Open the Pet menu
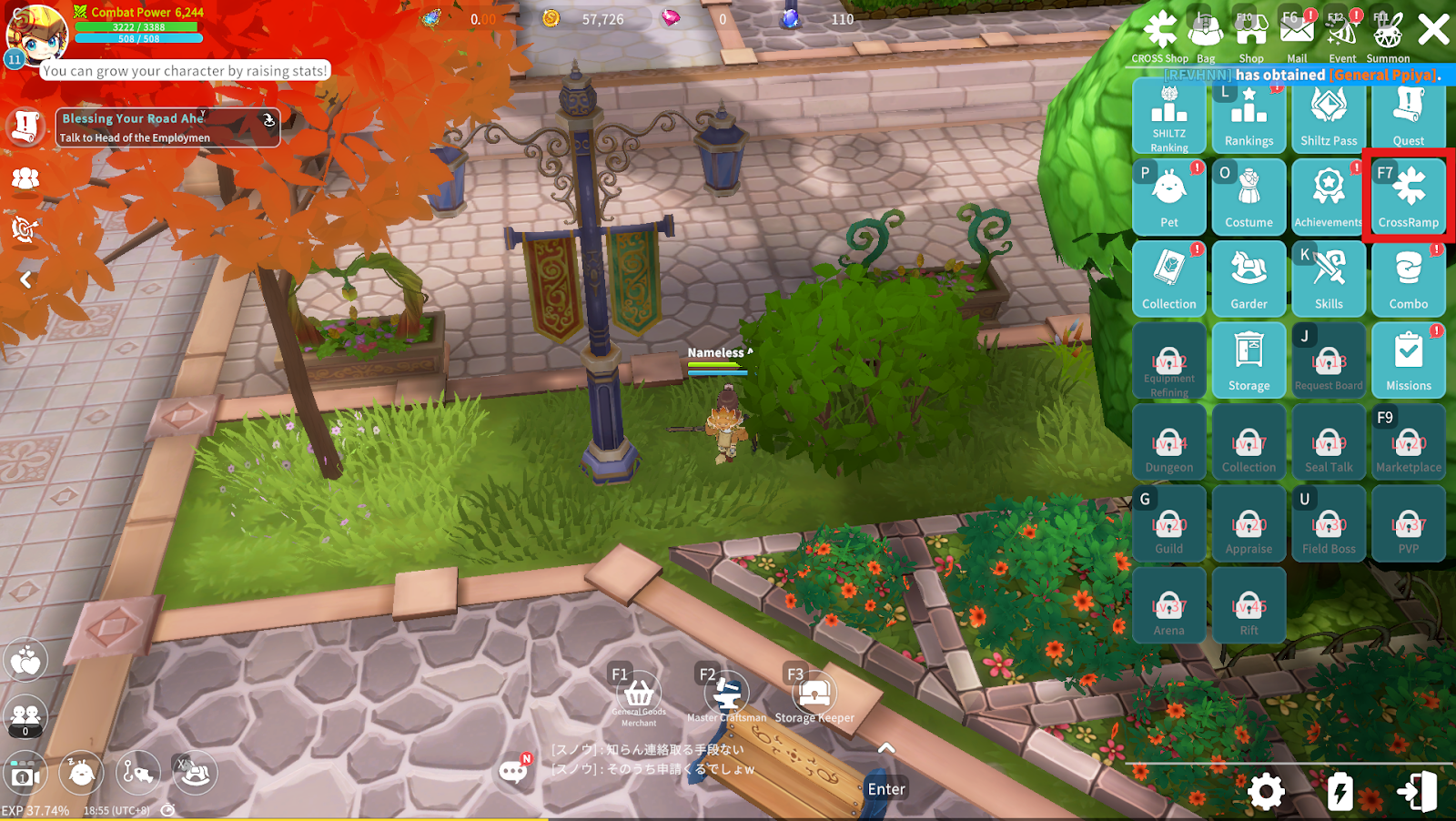Viewport: 1456px width, 821px height. [1169, 196]
